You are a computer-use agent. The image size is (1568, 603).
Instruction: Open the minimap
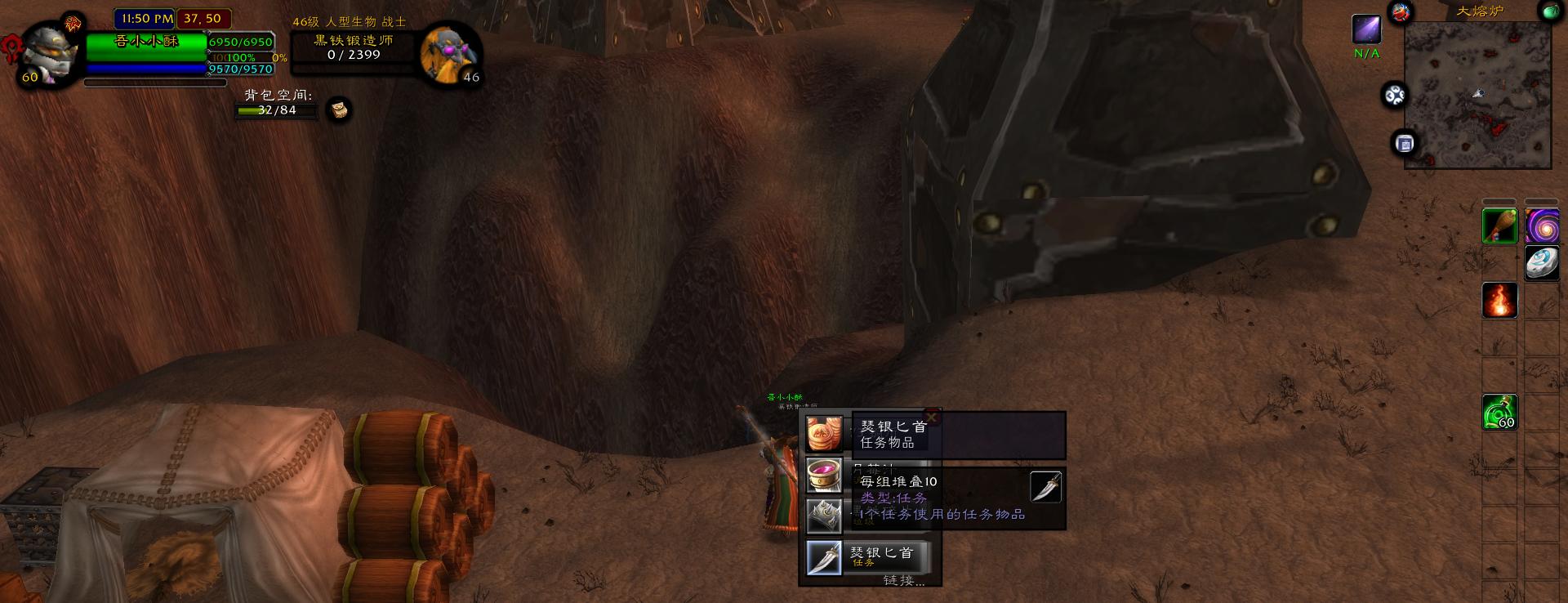(x=1477, y=95)
